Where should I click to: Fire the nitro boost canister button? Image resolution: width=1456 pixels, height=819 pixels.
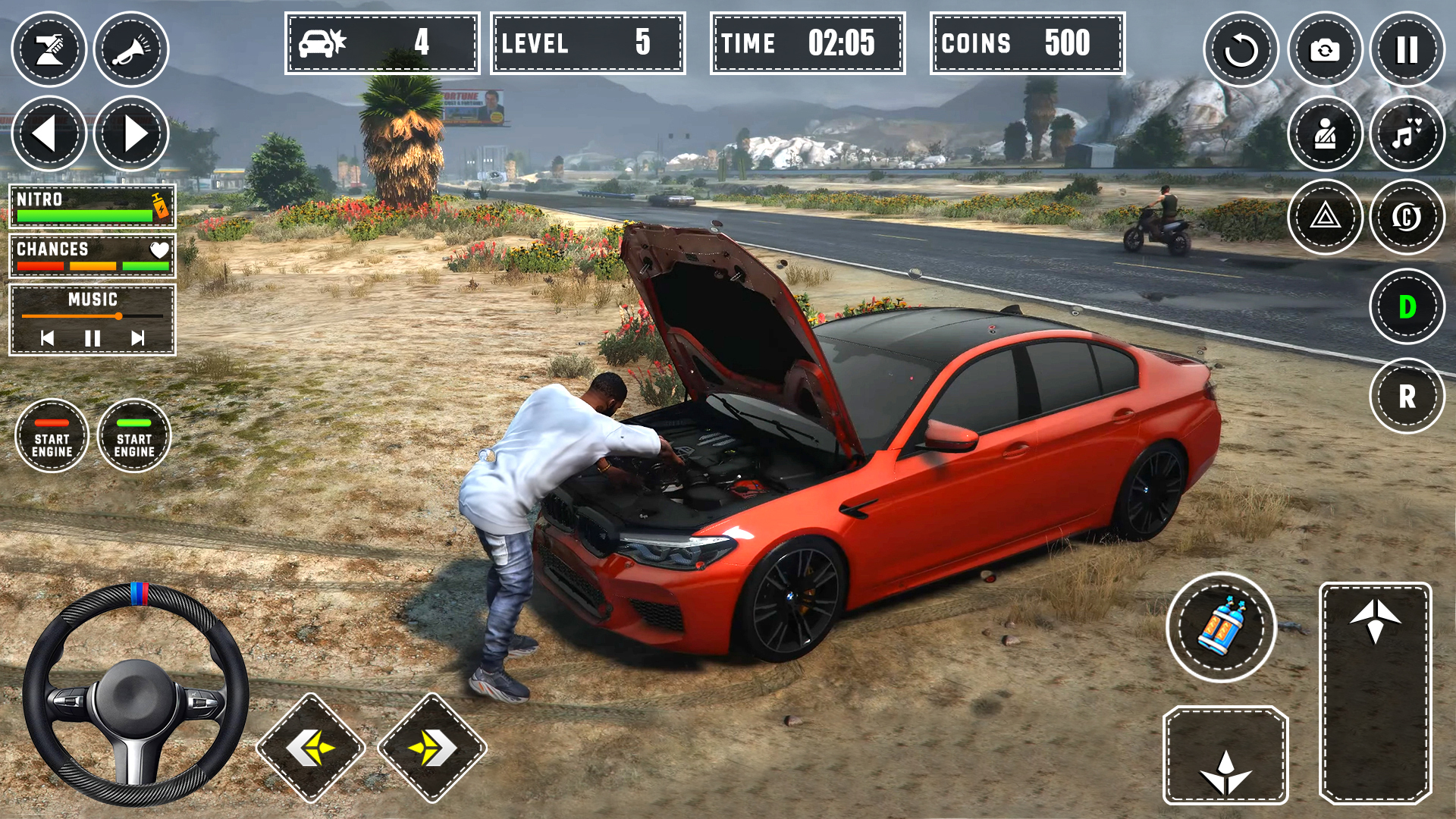1221,628
